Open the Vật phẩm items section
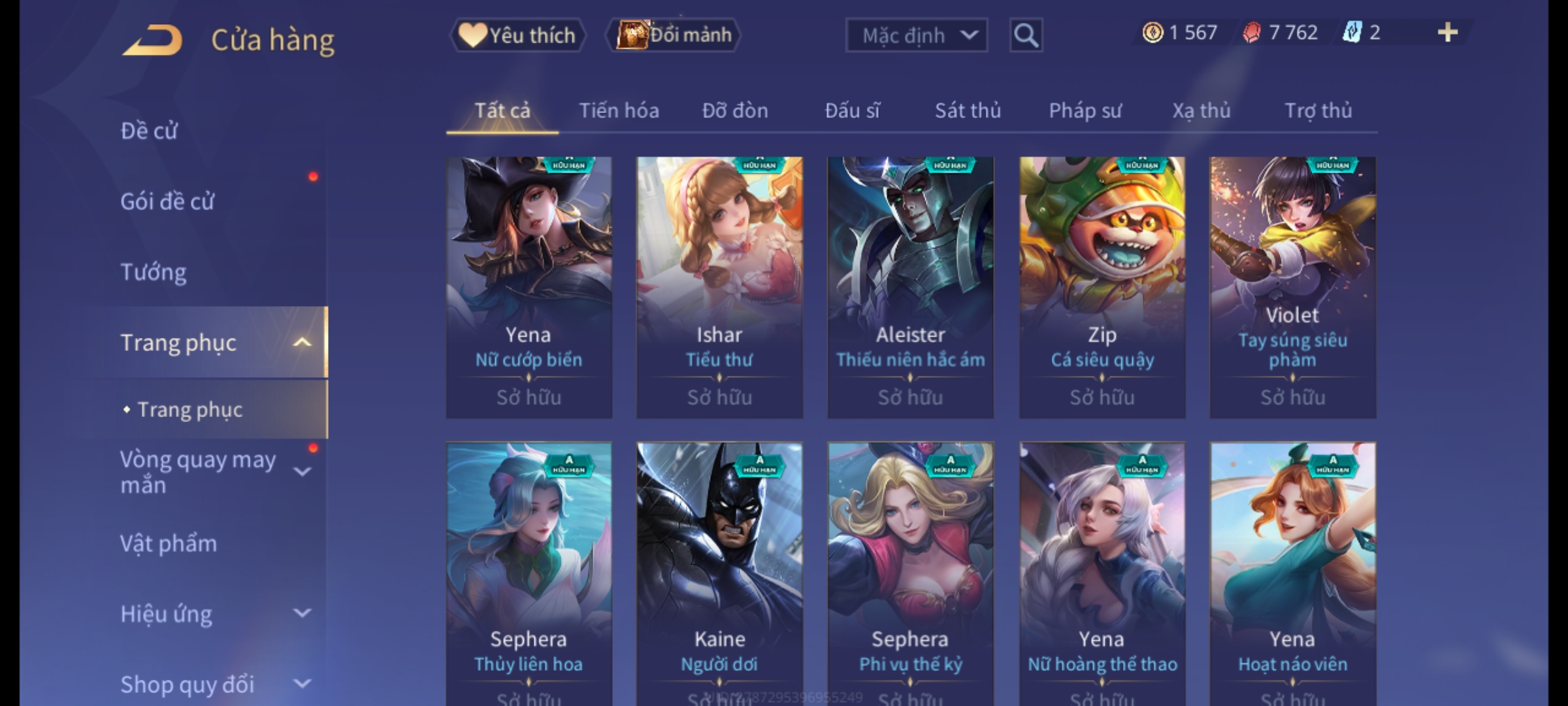Image resolution: width=1568 pixels, height=706 pixels. 169,544
